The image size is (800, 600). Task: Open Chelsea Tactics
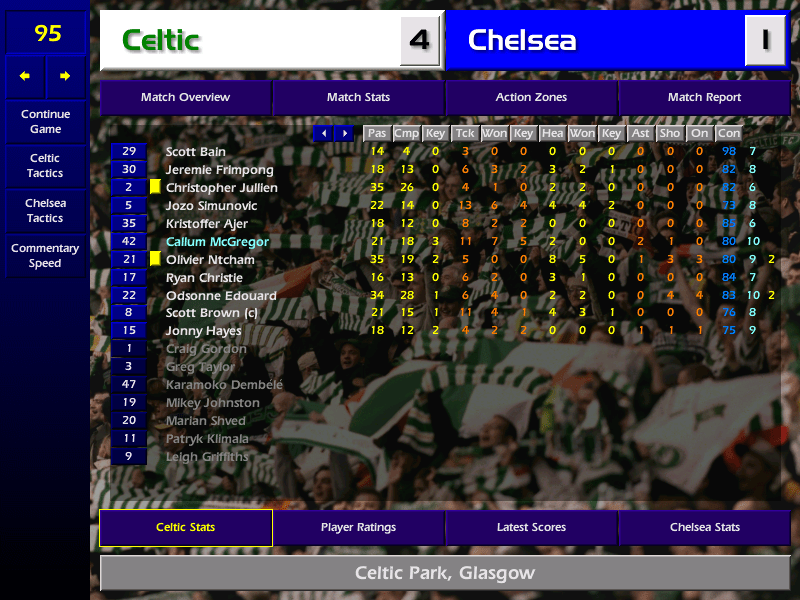pos(45,210)
